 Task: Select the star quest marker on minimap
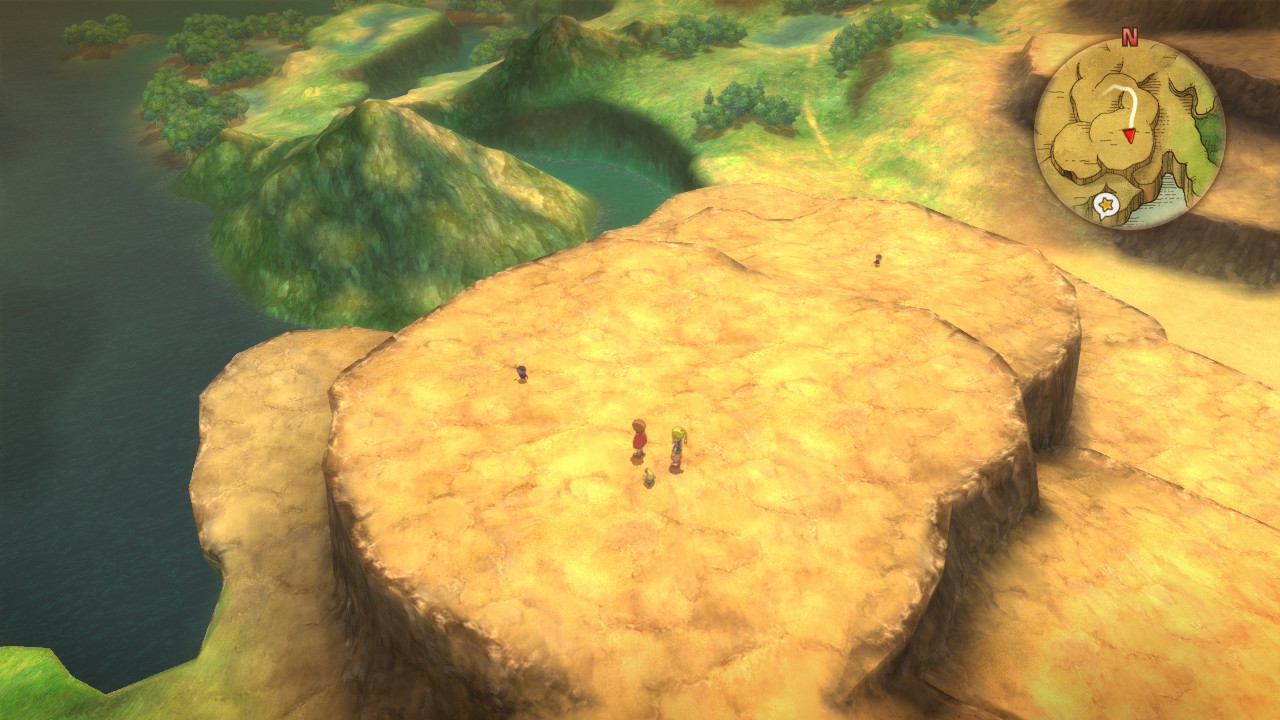[x=1104, y=206]
